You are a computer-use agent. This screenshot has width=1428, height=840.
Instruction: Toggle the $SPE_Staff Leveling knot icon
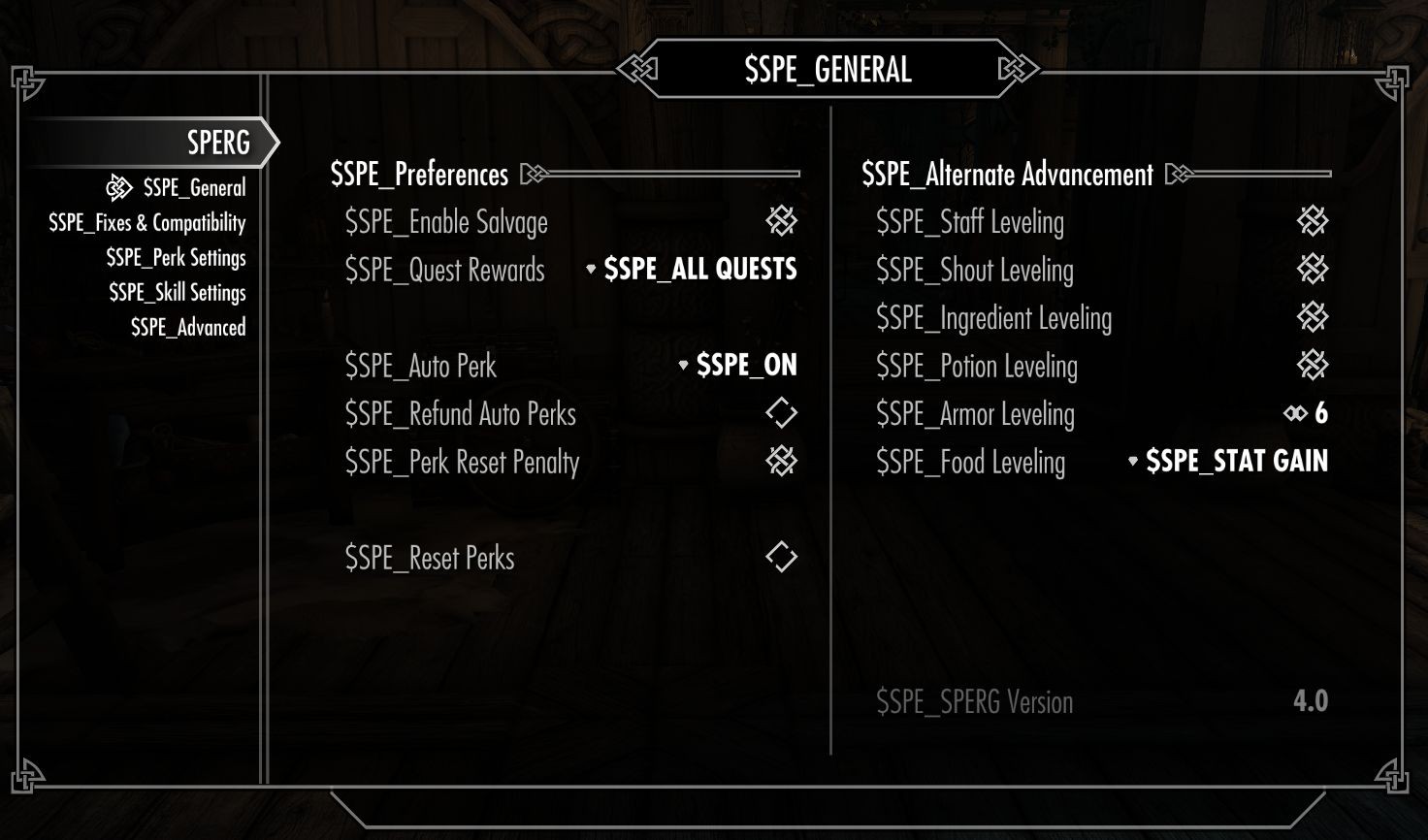click(x=1312, y=220)
